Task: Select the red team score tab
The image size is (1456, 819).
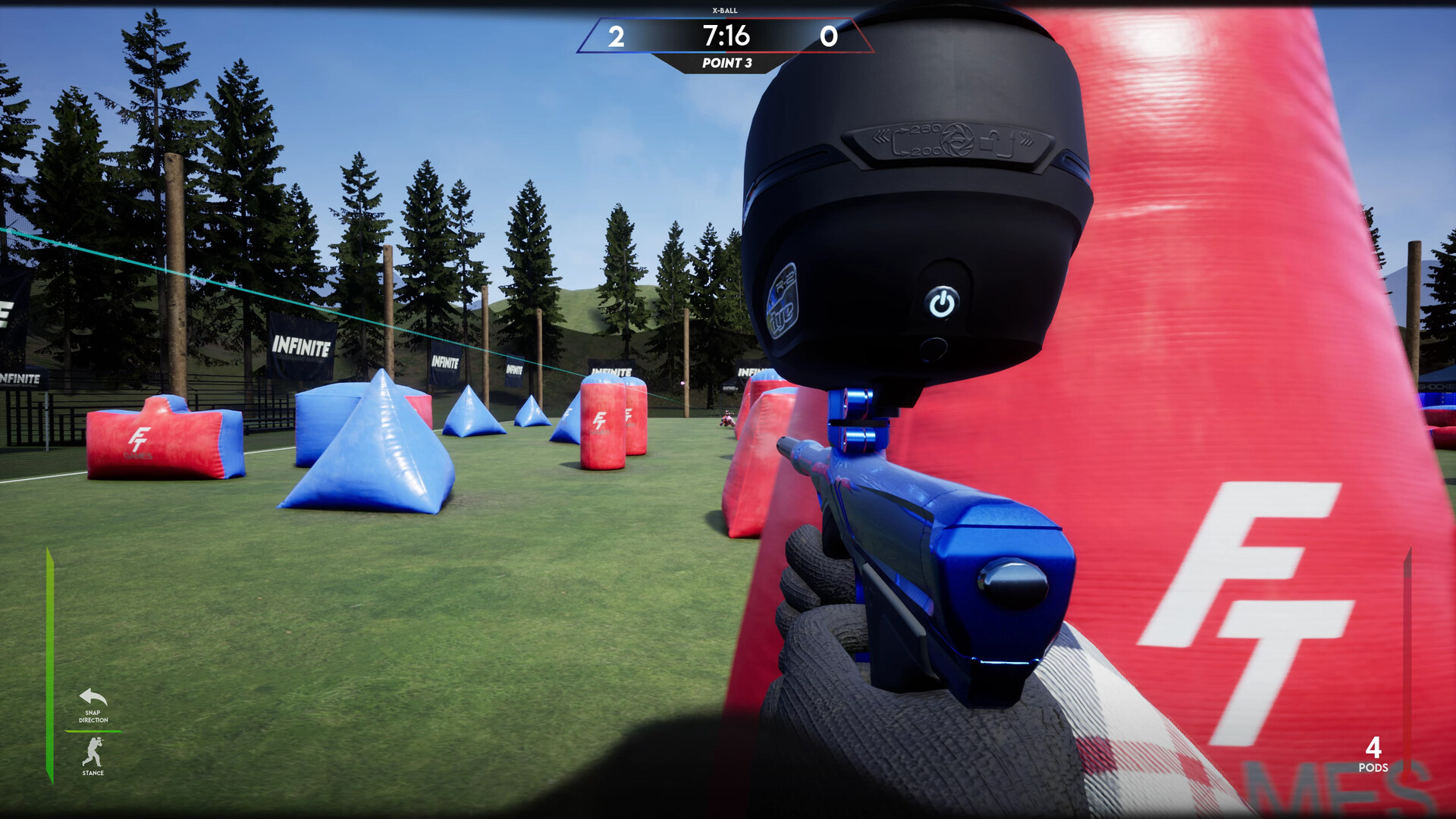Action: pyautogui.click(x=828, y=35)
